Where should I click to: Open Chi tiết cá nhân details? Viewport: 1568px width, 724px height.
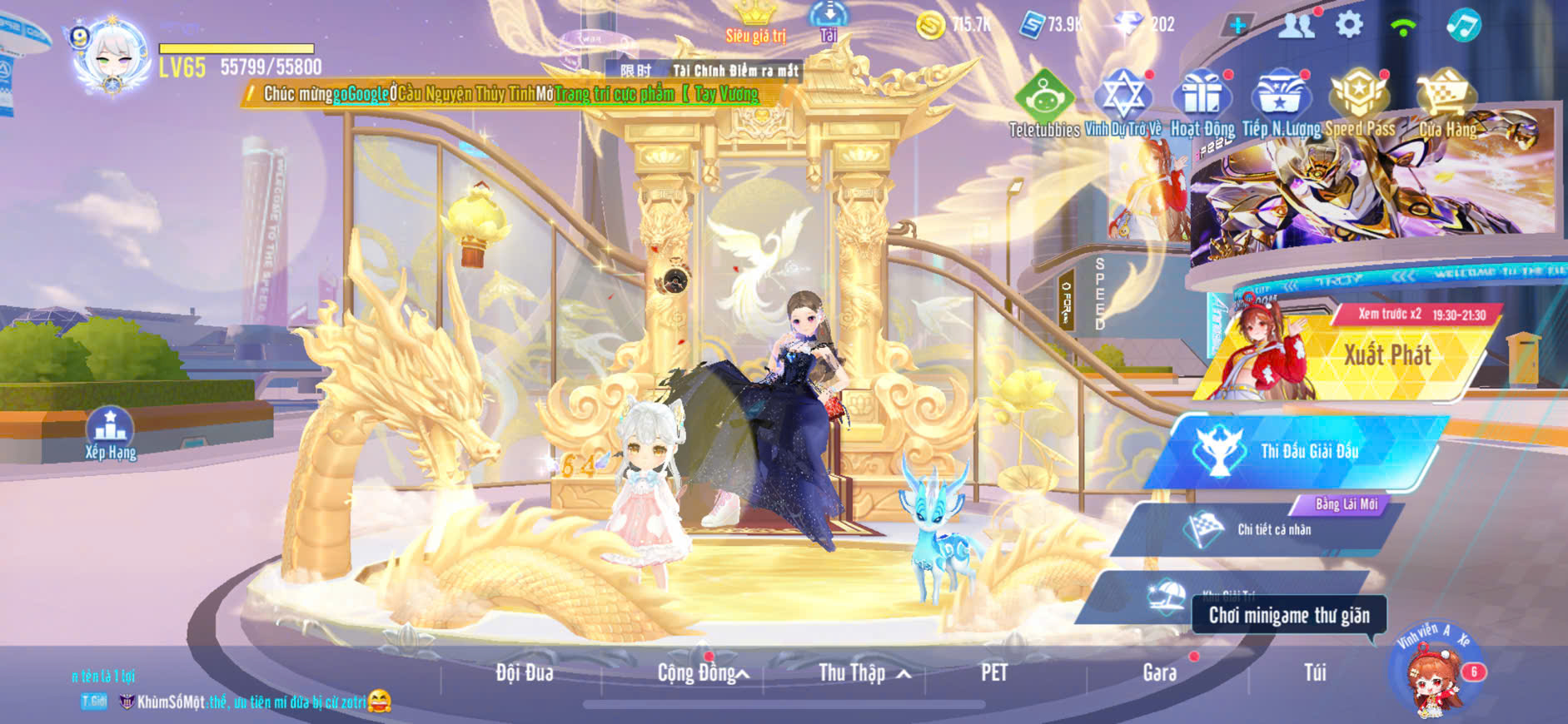[1272, 529]
